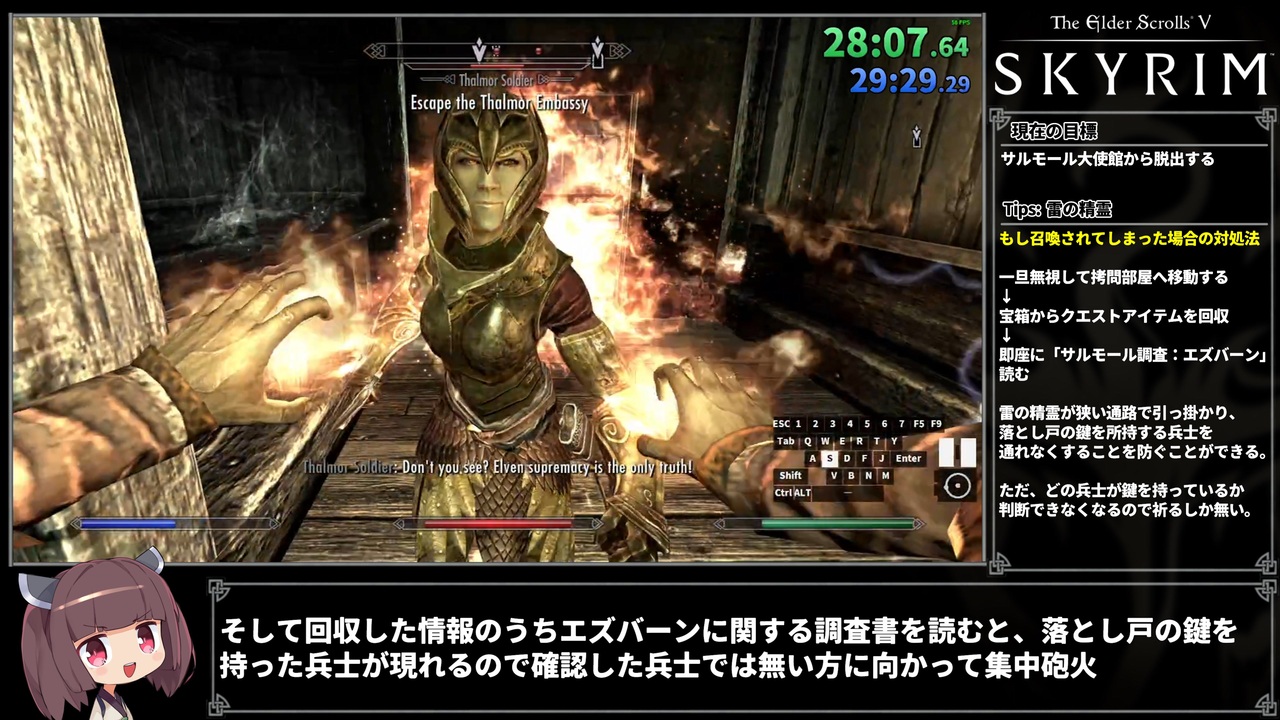Click the Enter key on the input overlay
The image size is (1280, 720).
[909, 458]
